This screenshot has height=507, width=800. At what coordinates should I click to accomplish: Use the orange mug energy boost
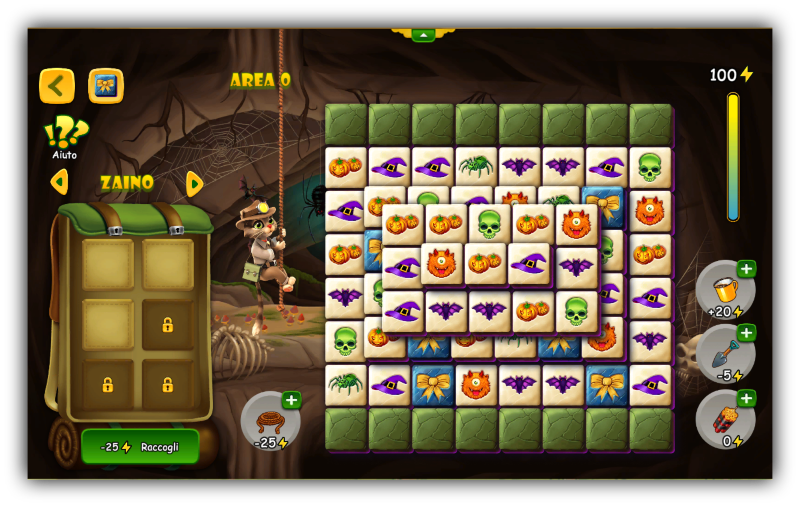click(x=722, y=291)
